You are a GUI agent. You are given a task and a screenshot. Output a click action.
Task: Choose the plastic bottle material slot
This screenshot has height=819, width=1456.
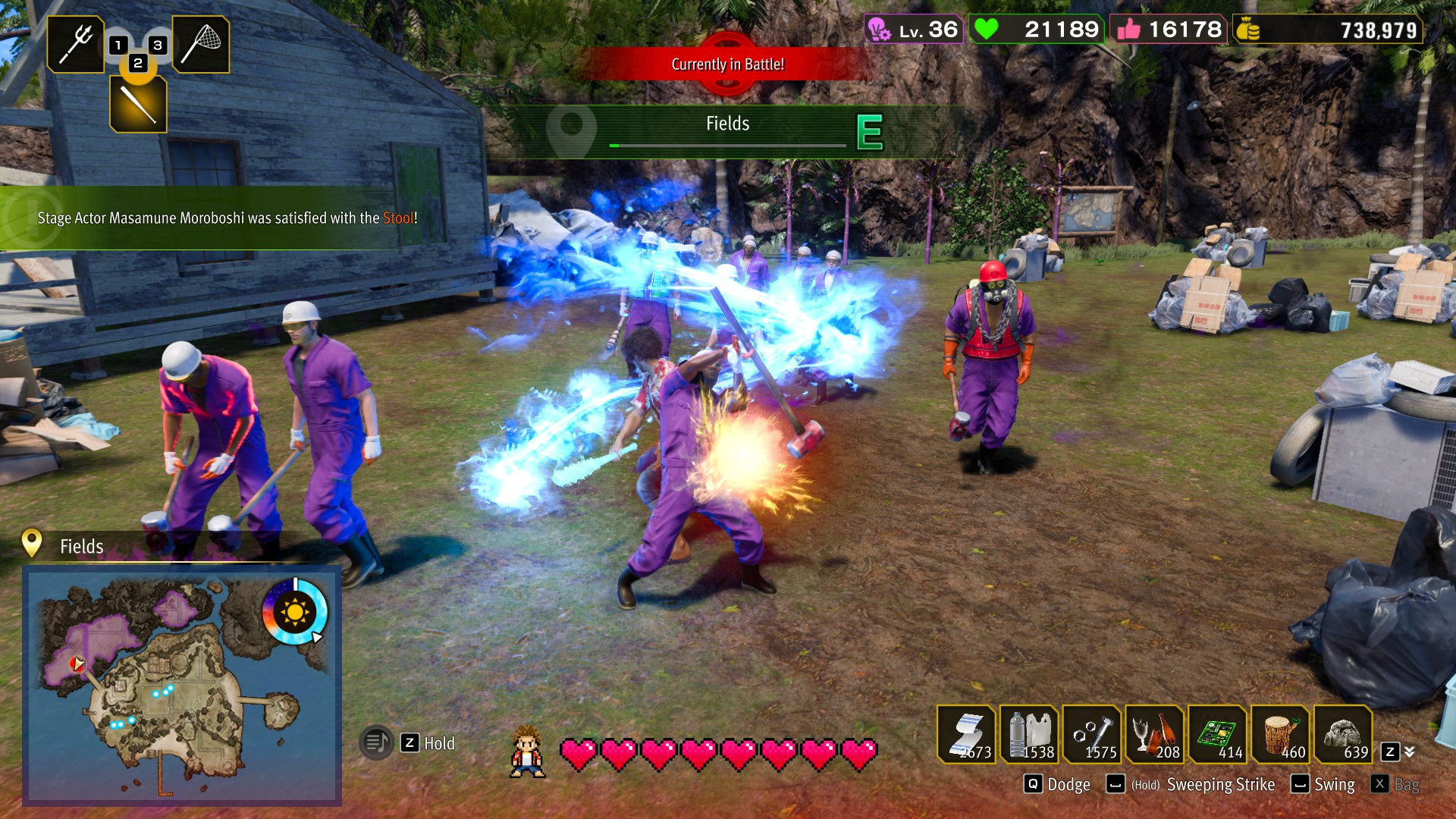point(1030,734)
